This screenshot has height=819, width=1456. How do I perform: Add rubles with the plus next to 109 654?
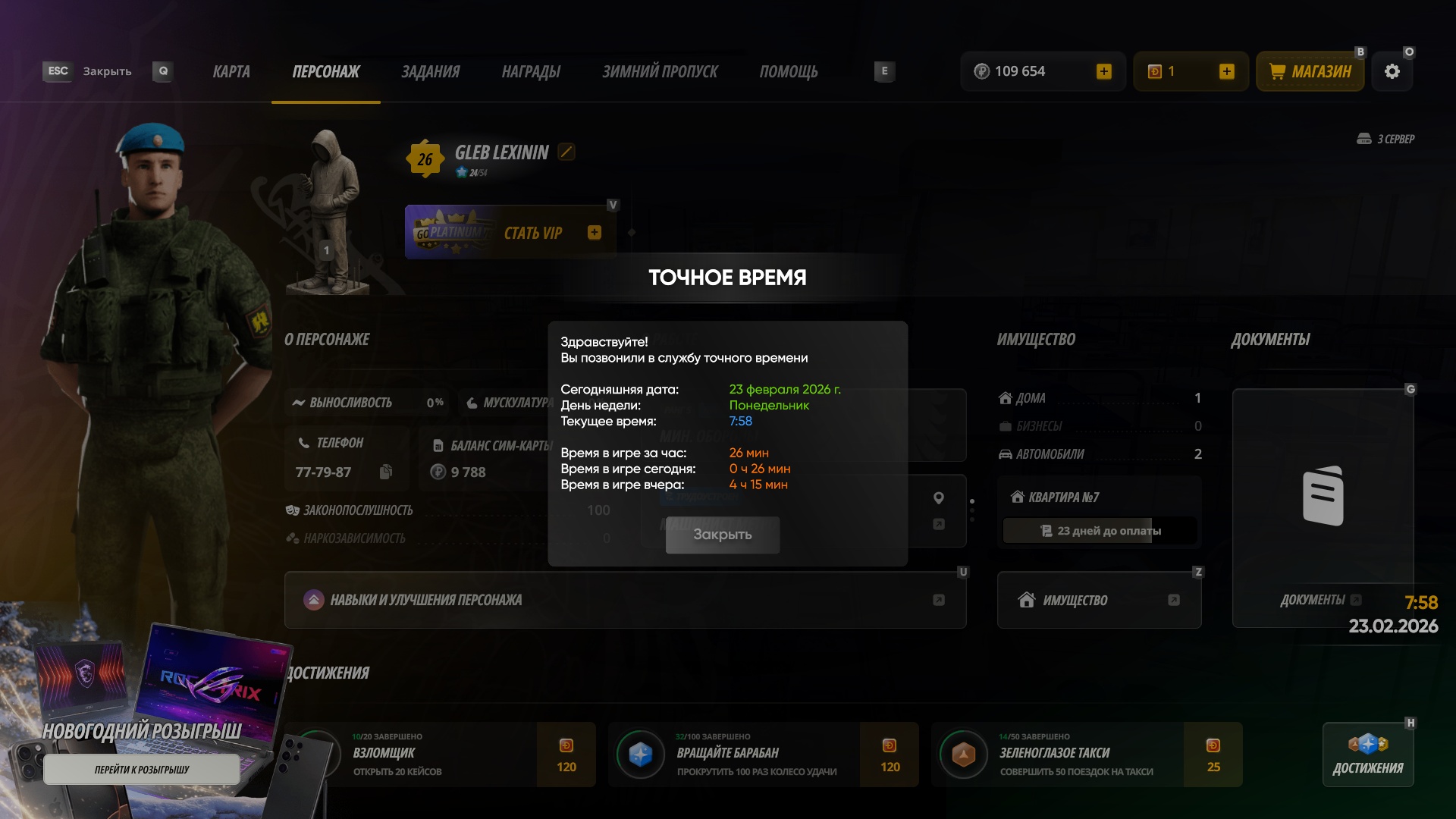1104,72
